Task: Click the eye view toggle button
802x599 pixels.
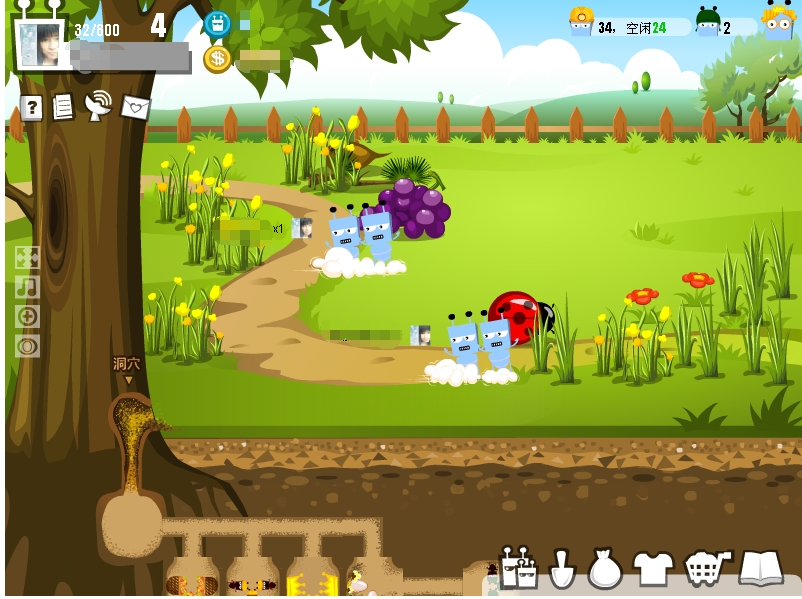Action: (x=27, y=346)
